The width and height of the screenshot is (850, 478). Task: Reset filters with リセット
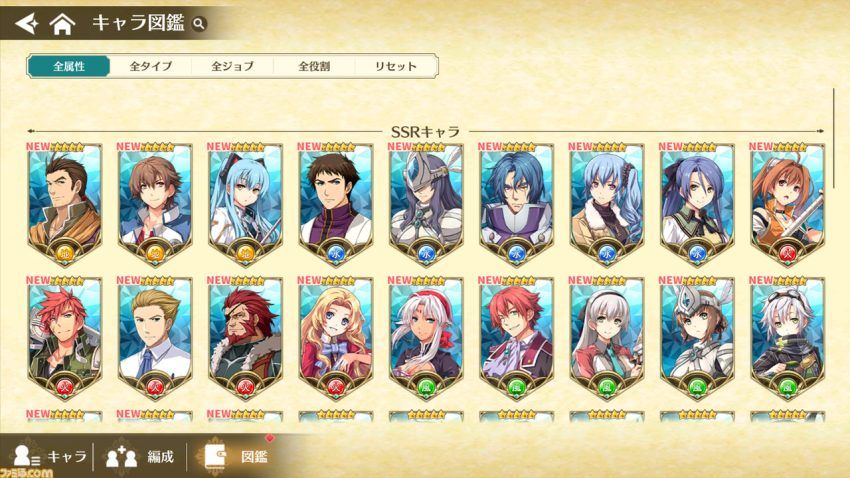point(396,66)
